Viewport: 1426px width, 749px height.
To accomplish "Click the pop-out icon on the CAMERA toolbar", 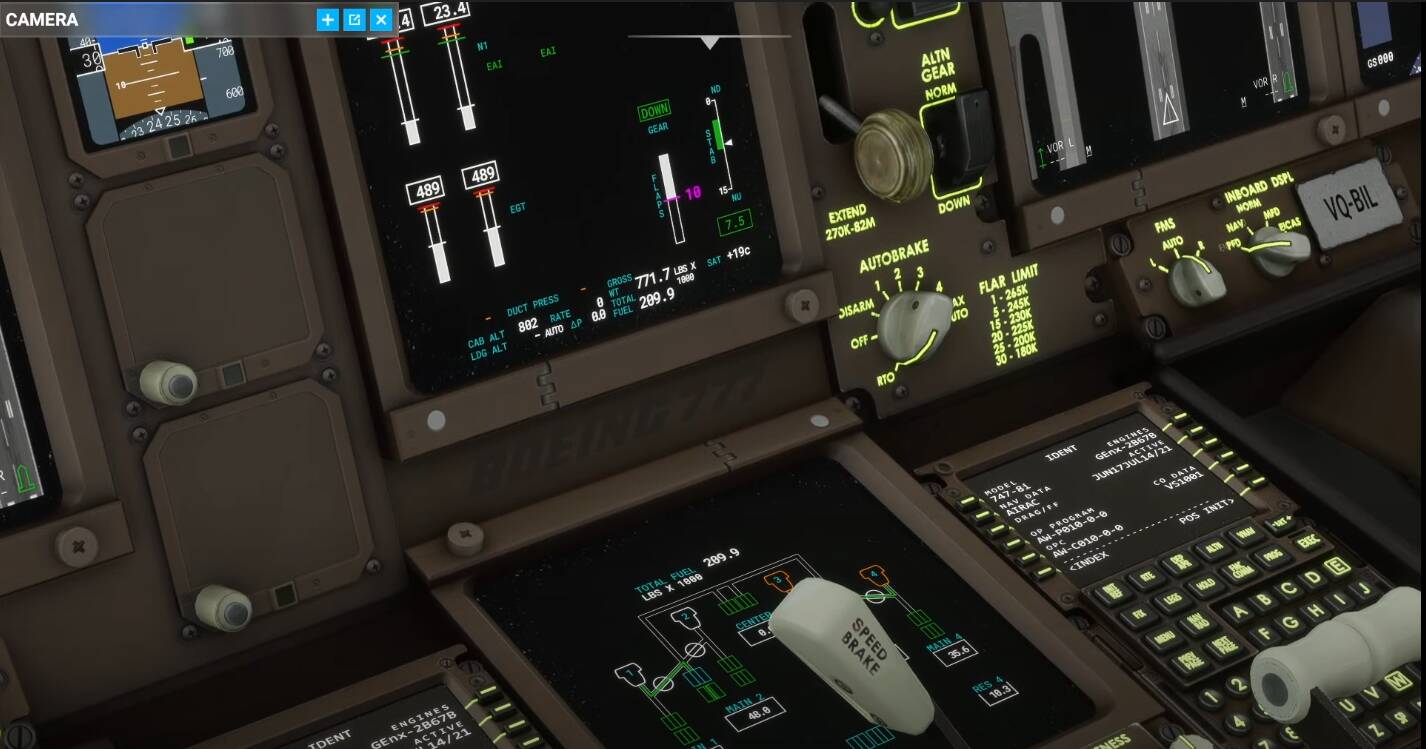I will (x=353, y=19).
